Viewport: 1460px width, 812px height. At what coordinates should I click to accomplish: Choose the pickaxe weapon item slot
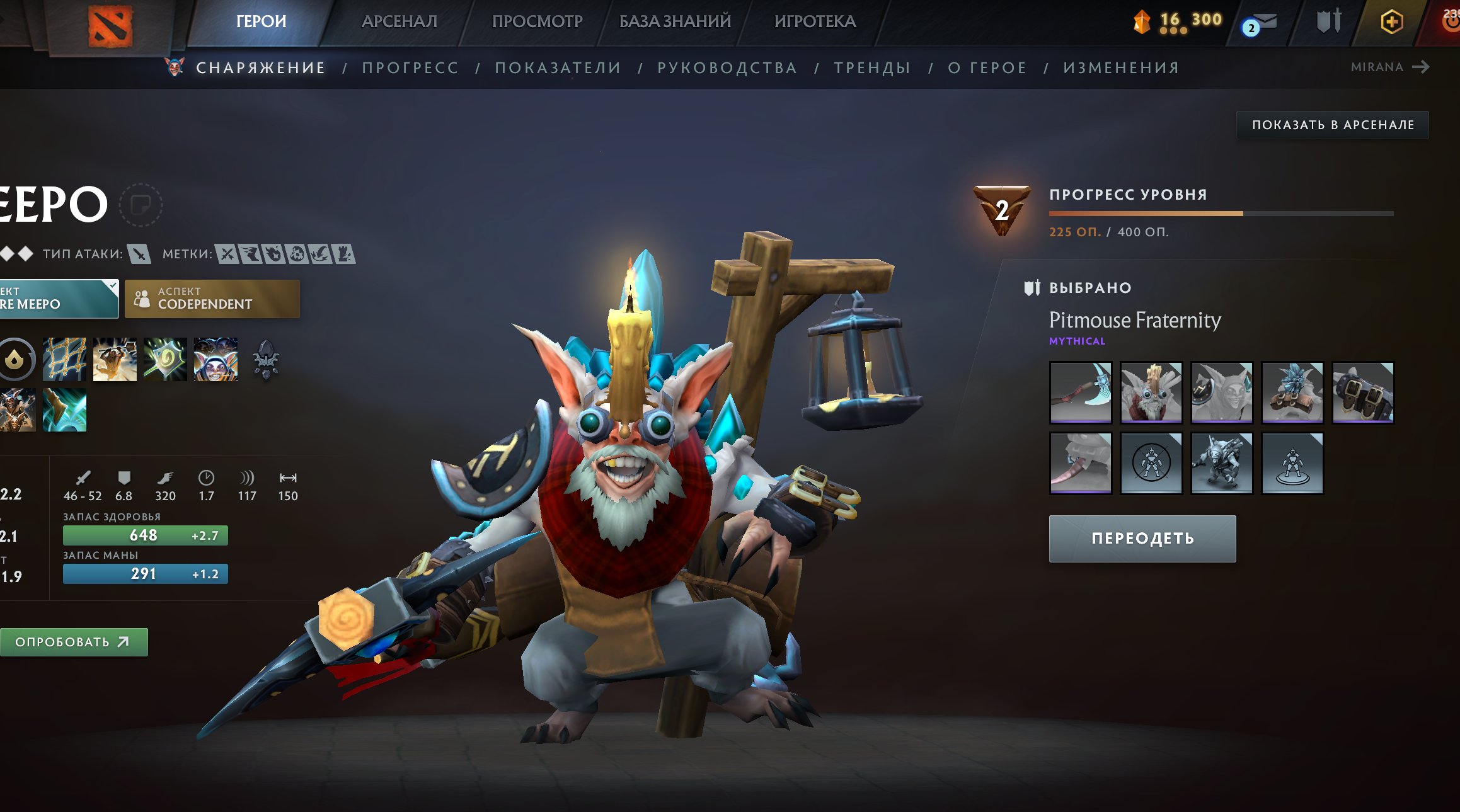point(1080,392)
